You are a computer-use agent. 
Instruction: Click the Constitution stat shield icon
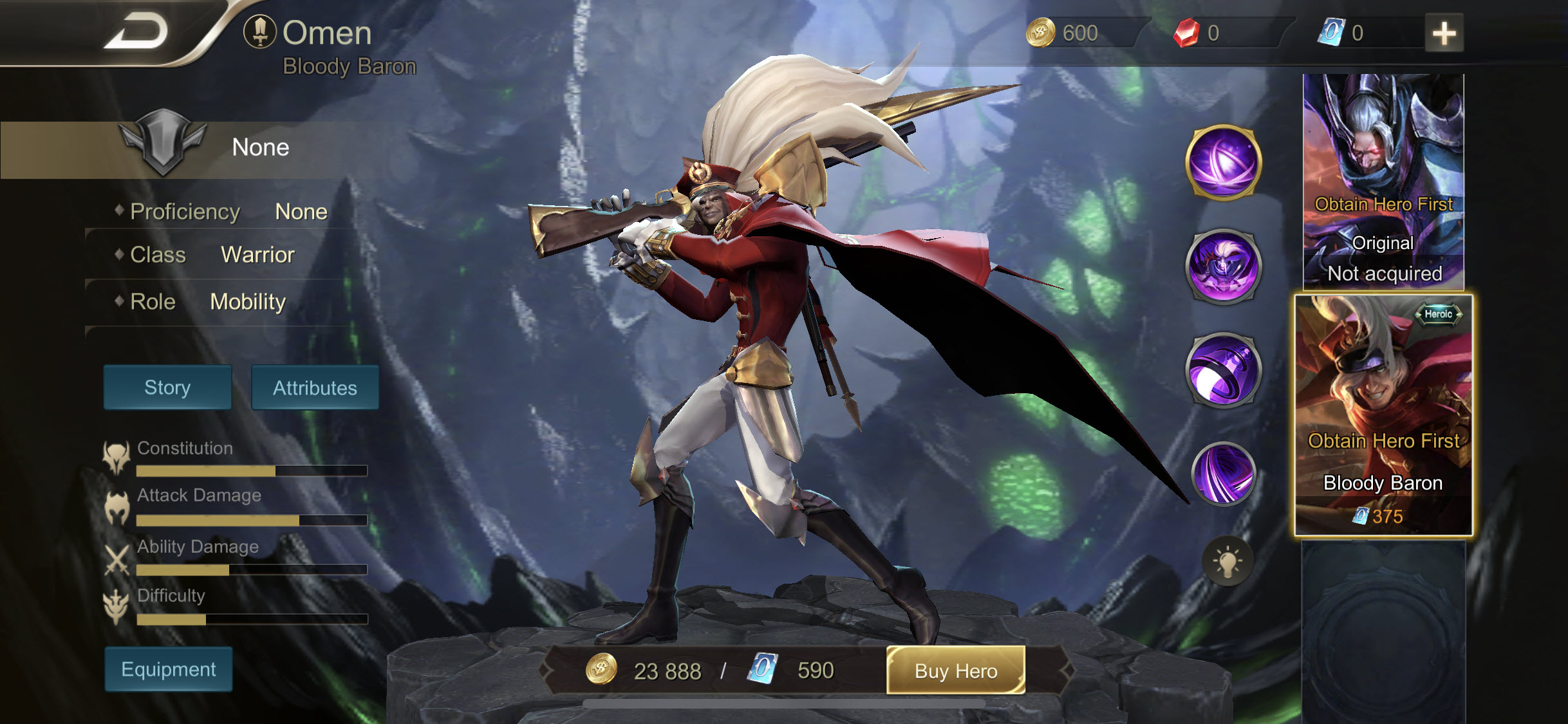click(x=115, y=454)
